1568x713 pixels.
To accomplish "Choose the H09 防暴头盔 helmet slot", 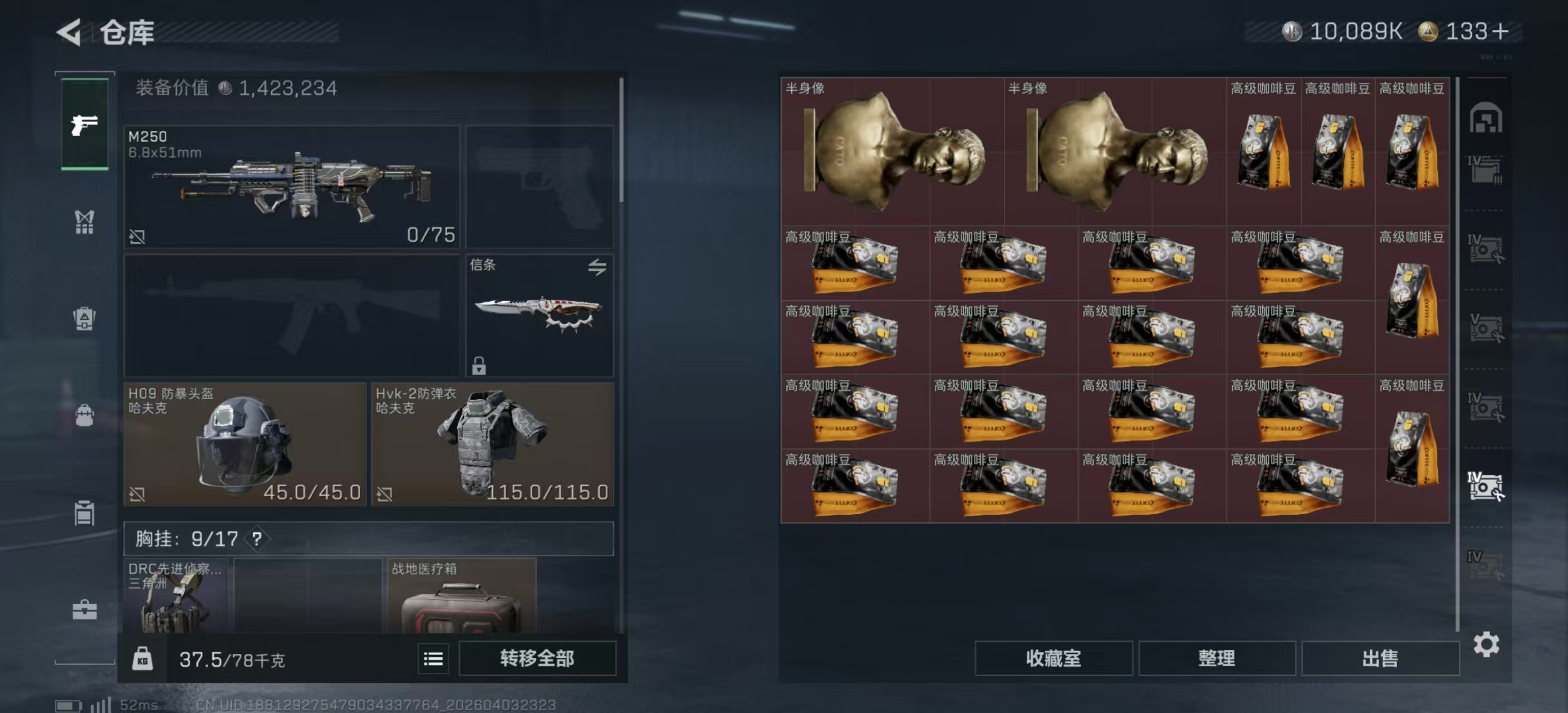I will 244,444.
